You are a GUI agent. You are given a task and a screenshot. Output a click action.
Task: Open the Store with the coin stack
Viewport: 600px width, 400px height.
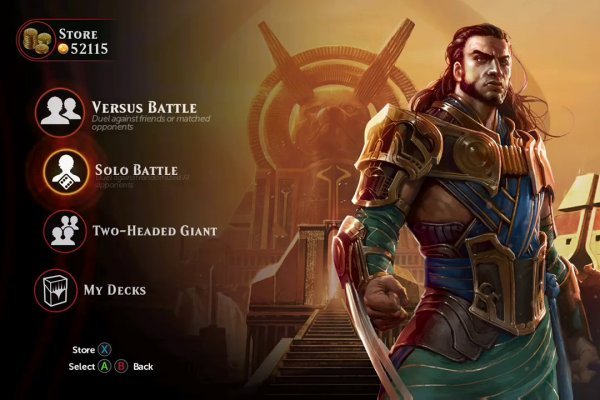click(40, 40)
